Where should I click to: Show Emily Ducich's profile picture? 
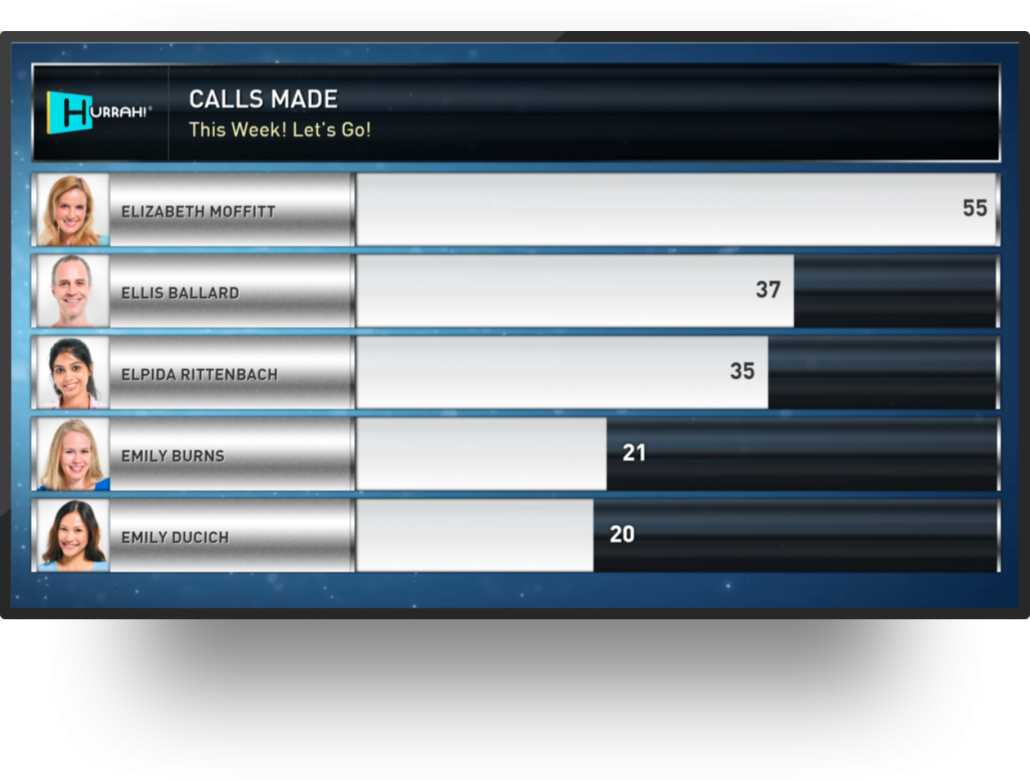72,535
